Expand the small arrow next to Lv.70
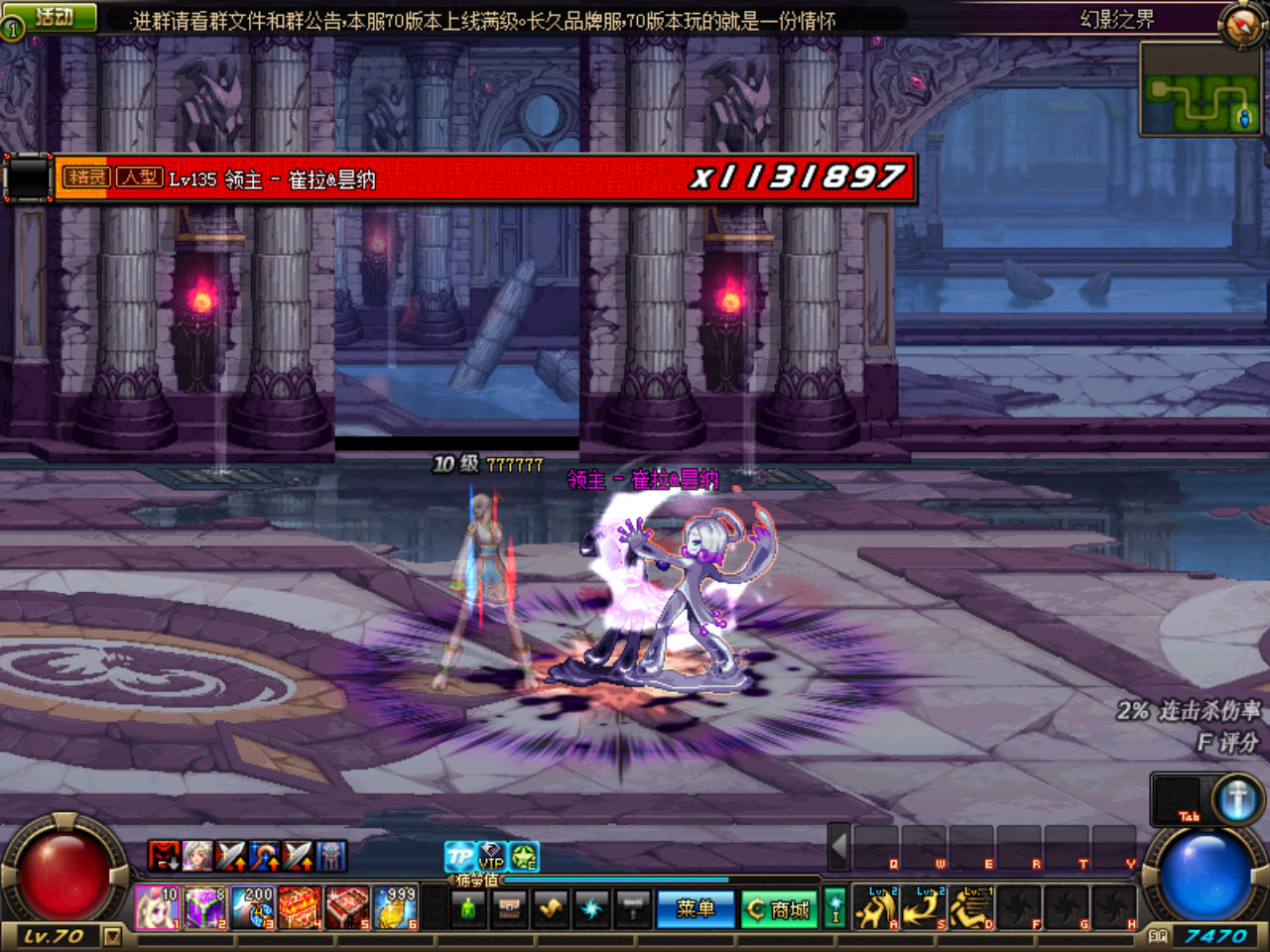The height and width of the screenshot is (952, 1270). (x=112, y=936)
